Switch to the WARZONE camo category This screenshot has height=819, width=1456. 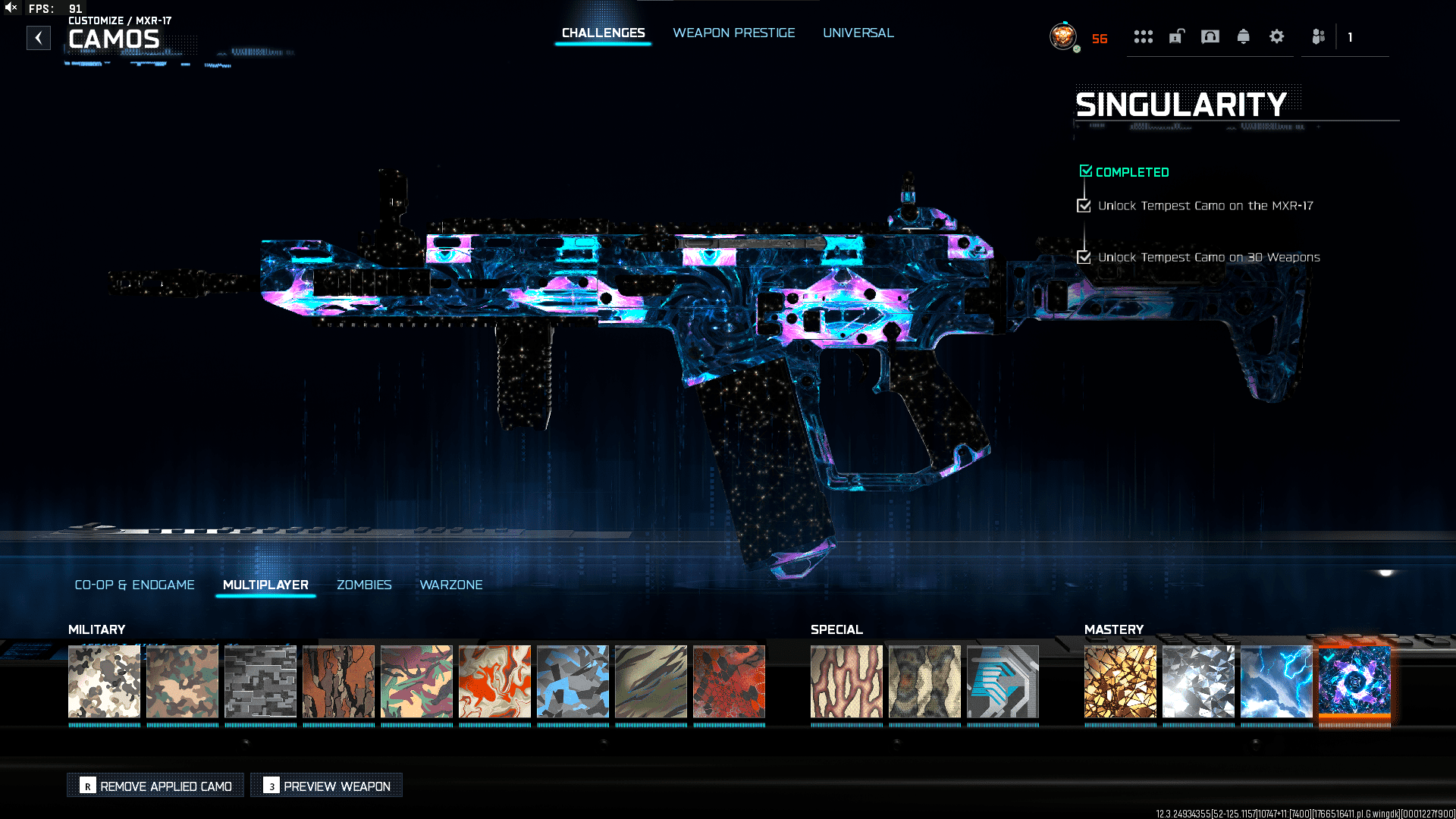click(450, 585)
